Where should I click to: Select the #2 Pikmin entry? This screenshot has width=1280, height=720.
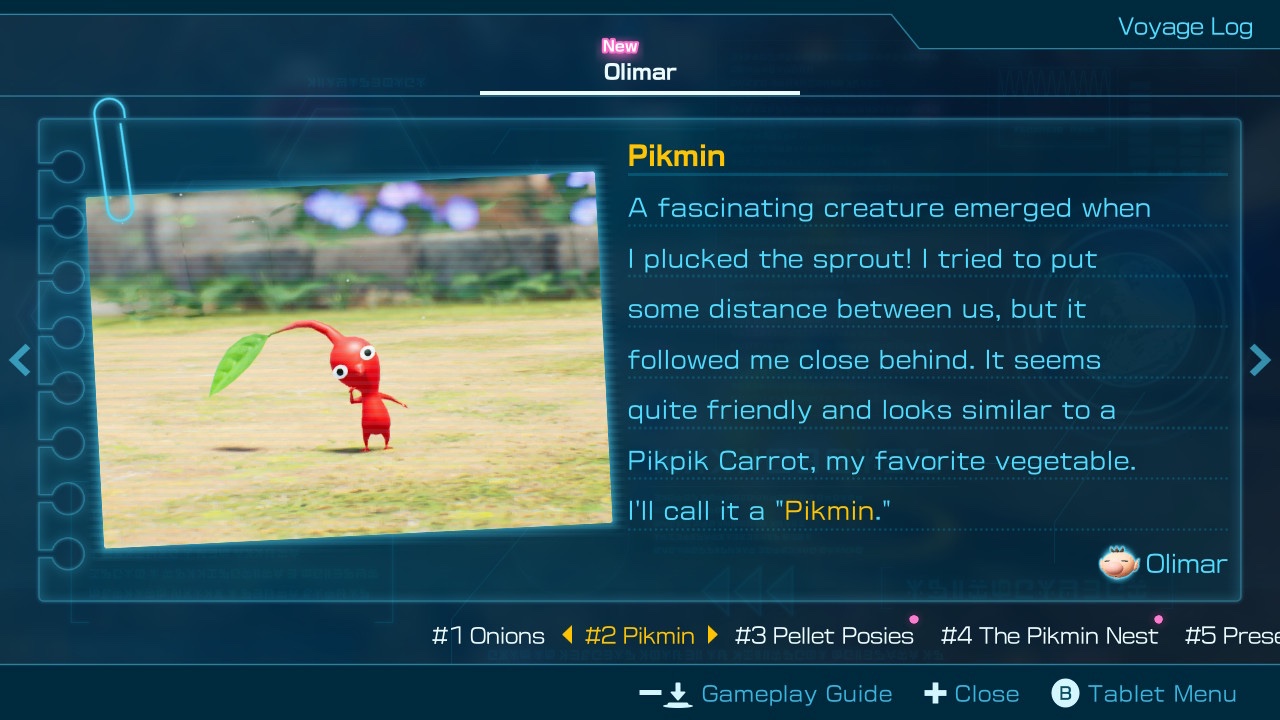pyautogui.click(x=639, y=636)
